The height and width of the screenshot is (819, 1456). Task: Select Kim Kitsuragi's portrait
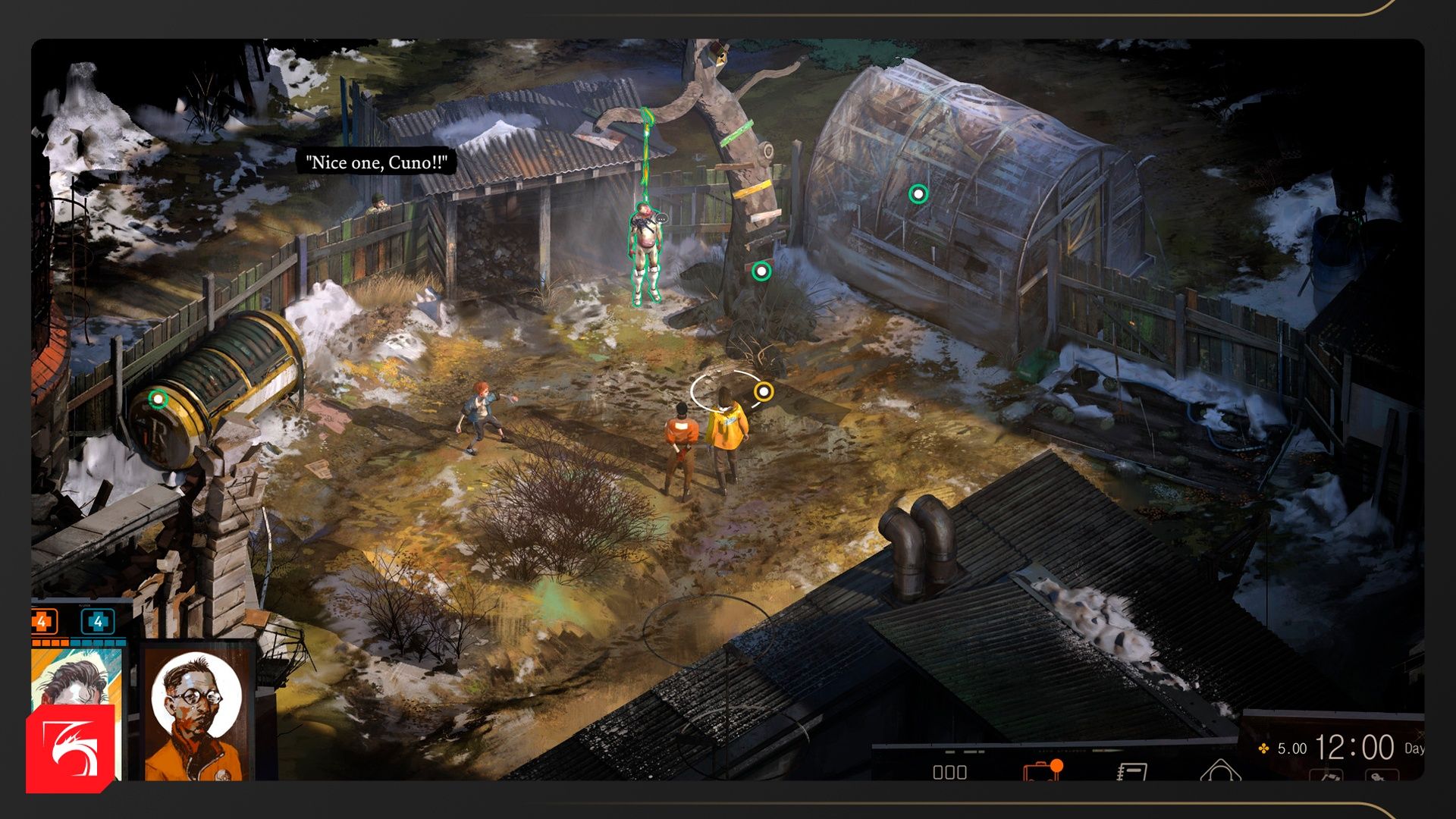196,713
